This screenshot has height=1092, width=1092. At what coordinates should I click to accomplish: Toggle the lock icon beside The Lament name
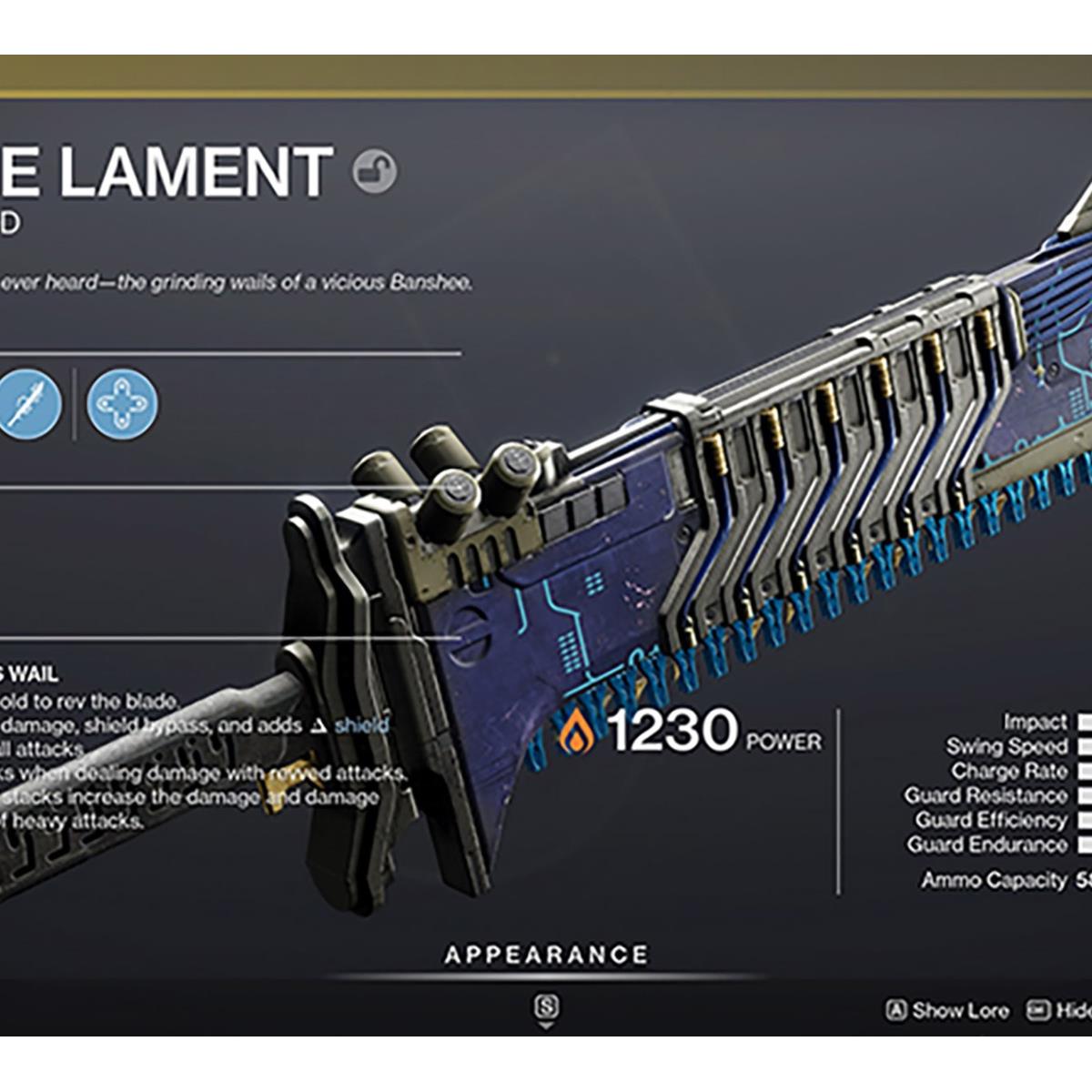click(x=374, y=170)
